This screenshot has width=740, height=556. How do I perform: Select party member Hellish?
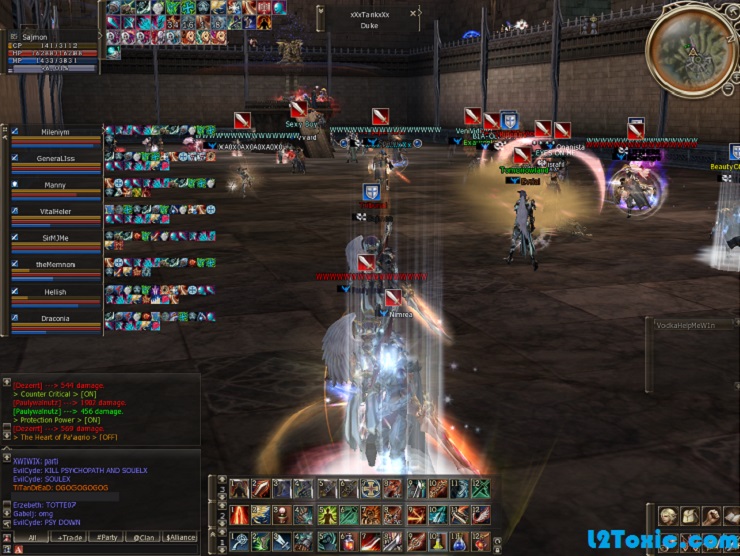pyautogui.click(x=55, y=292)
